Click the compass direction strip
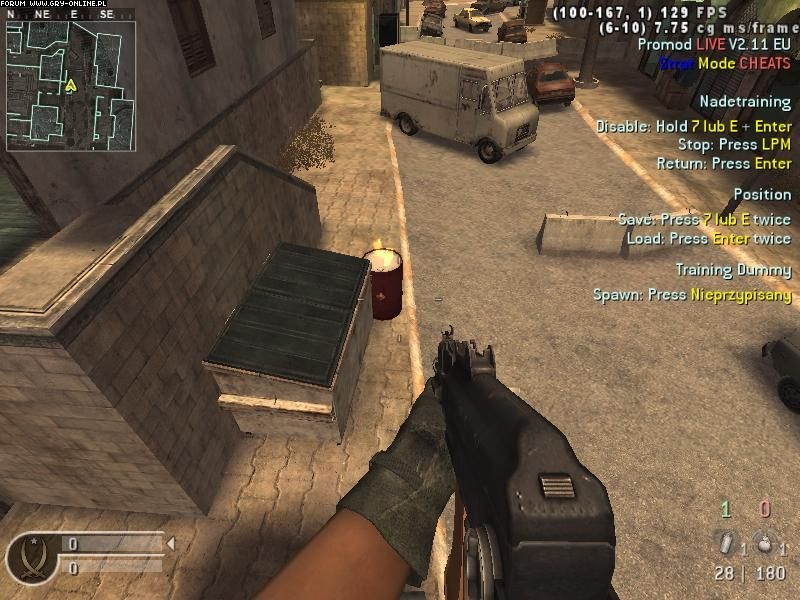The image size is (800, 600). 70,15
